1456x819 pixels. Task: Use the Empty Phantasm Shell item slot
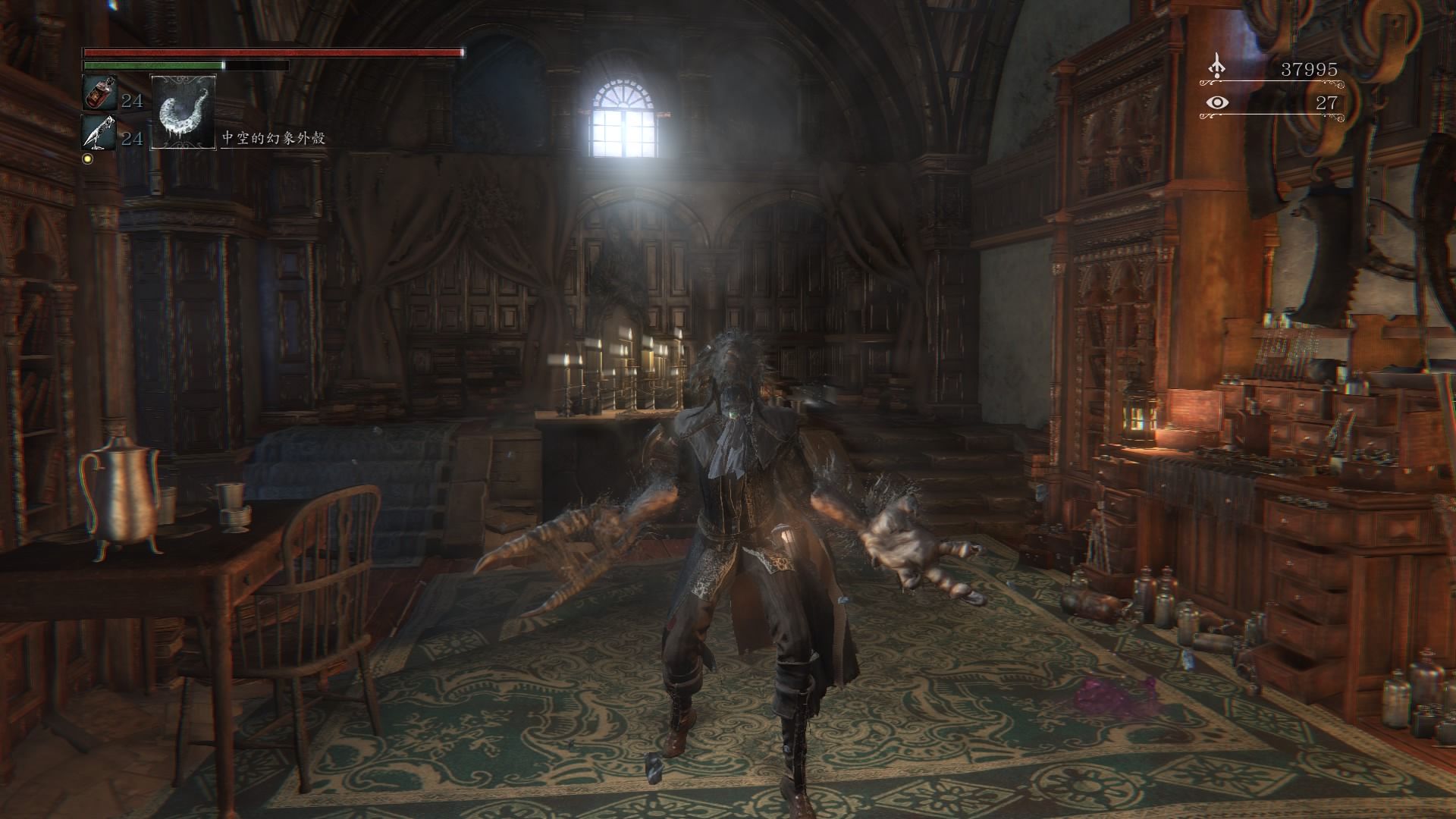pyautogui.click(x=183, y=111)
